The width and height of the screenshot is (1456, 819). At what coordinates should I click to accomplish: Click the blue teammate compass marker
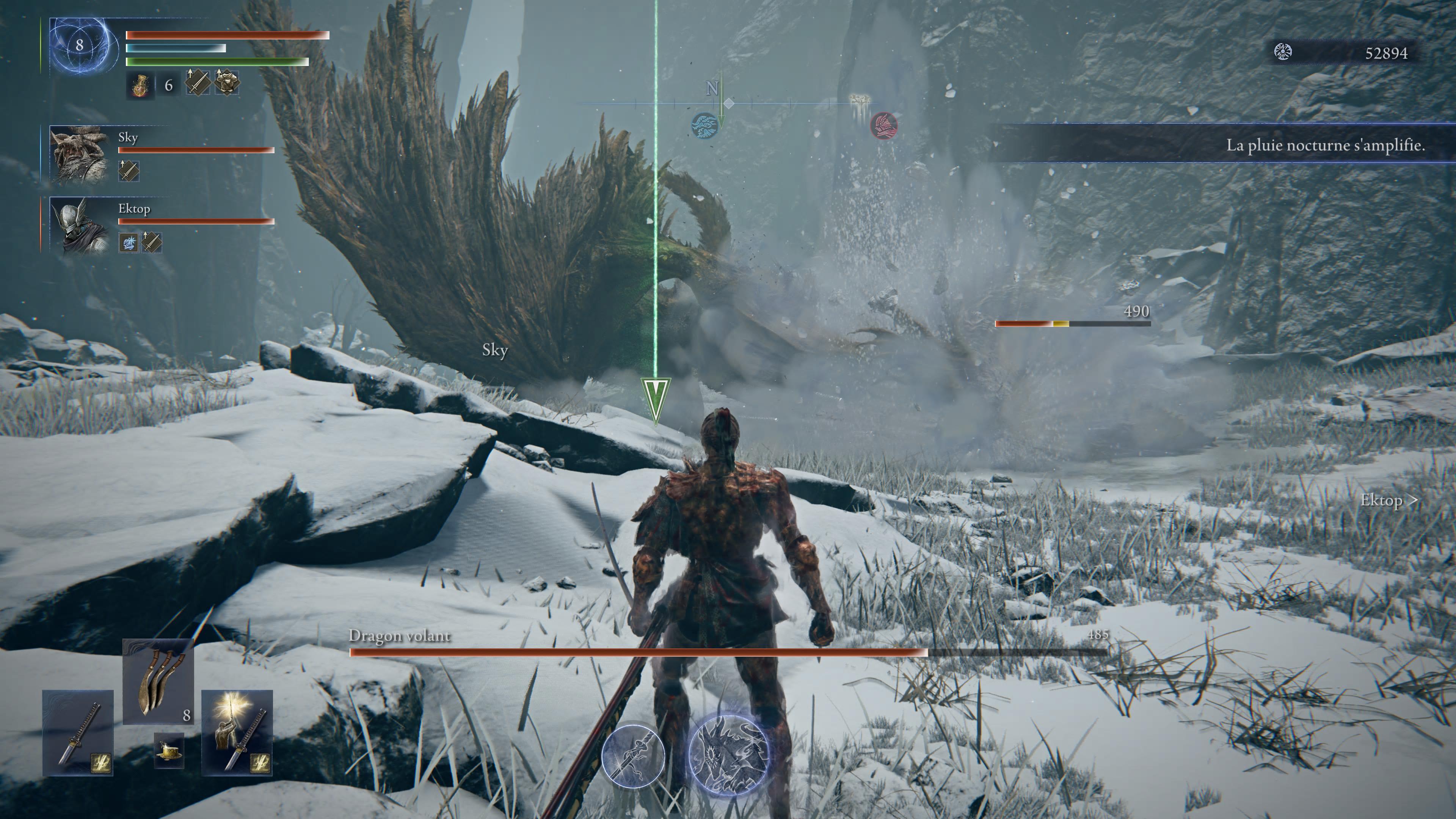click(x=706, y=126)
